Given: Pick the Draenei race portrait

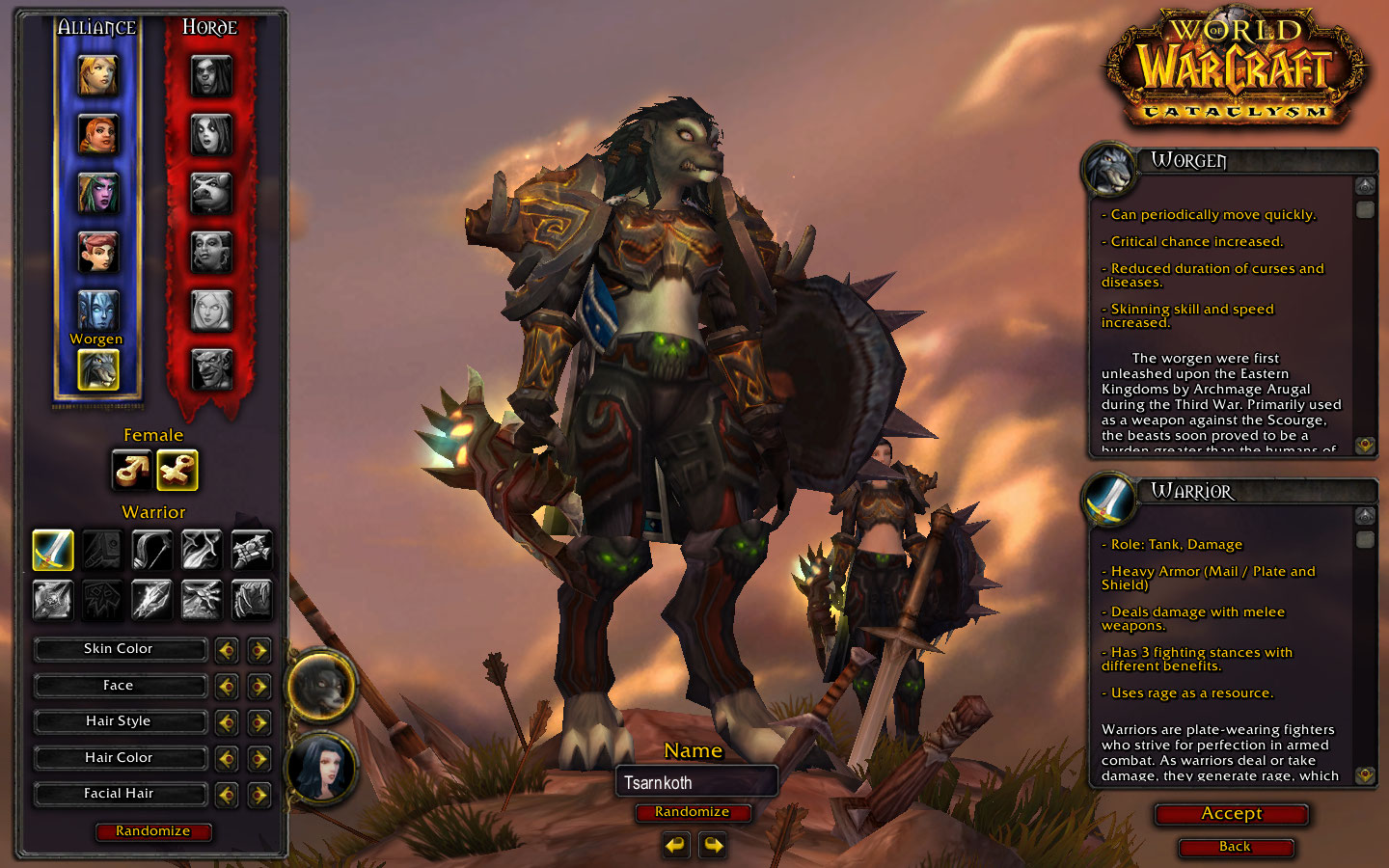Looking at the screenshot, I should (x=97, y=311).
